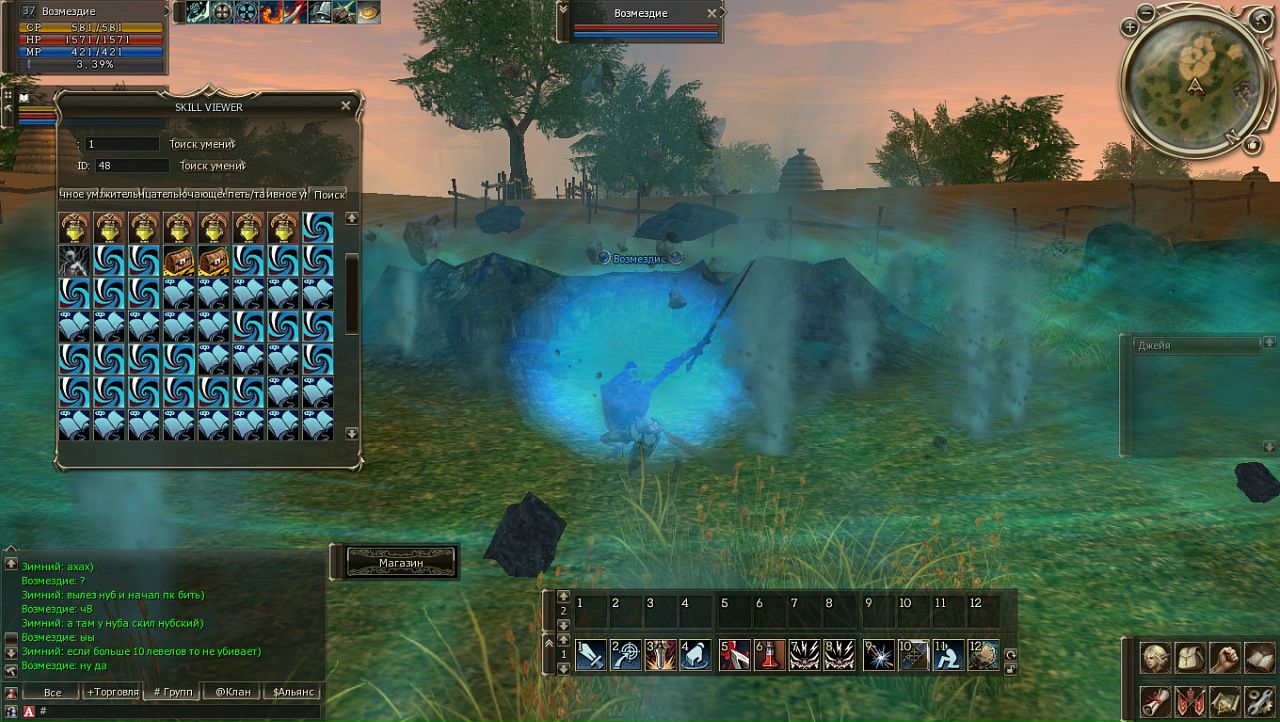Select the silver figure skill icon
The height and width of the screenshot is (722, 1280).
pos(74,261)
